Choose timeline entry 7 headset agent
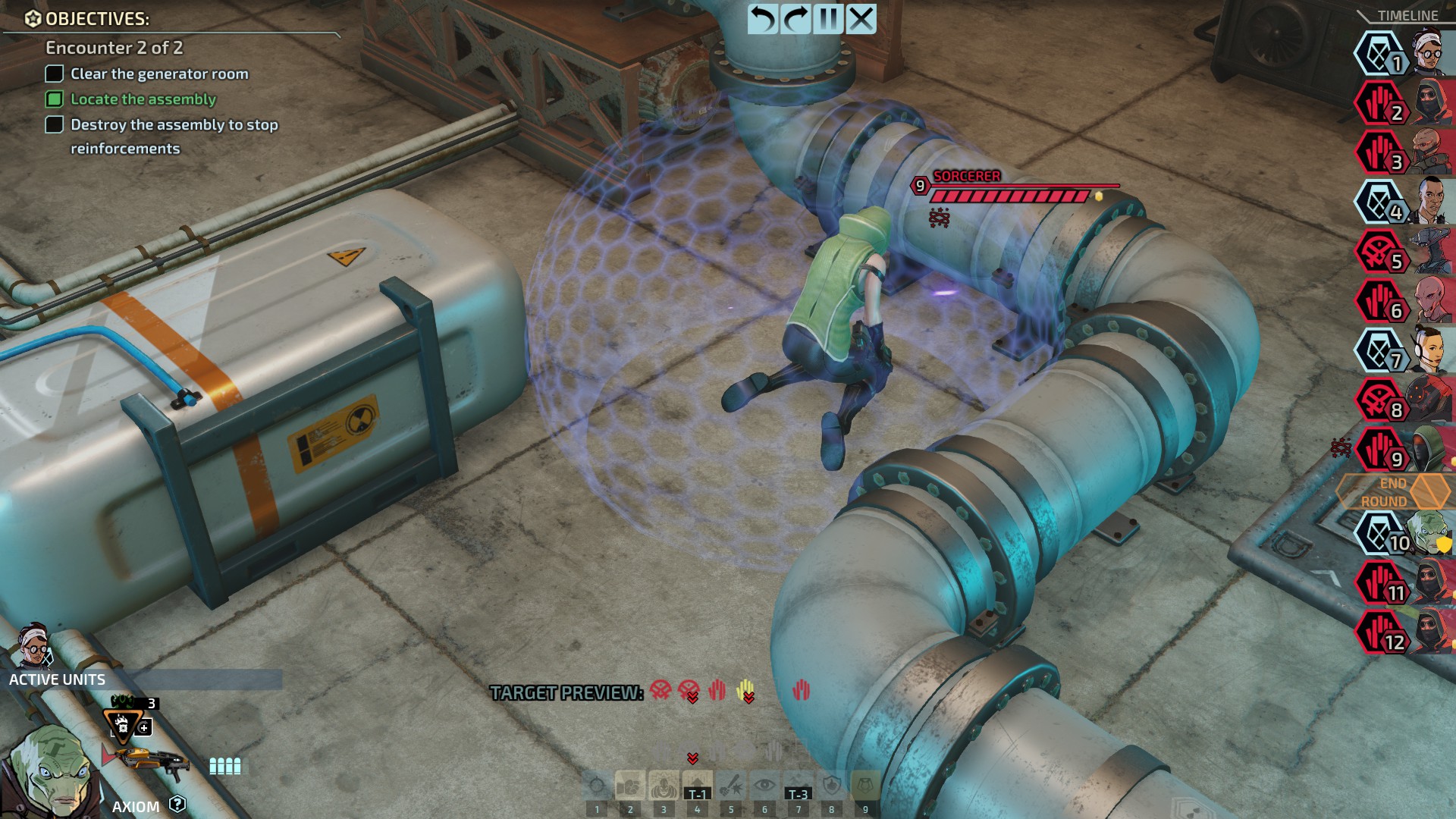The image size is (1456, 819). [x=1429, y=350]
